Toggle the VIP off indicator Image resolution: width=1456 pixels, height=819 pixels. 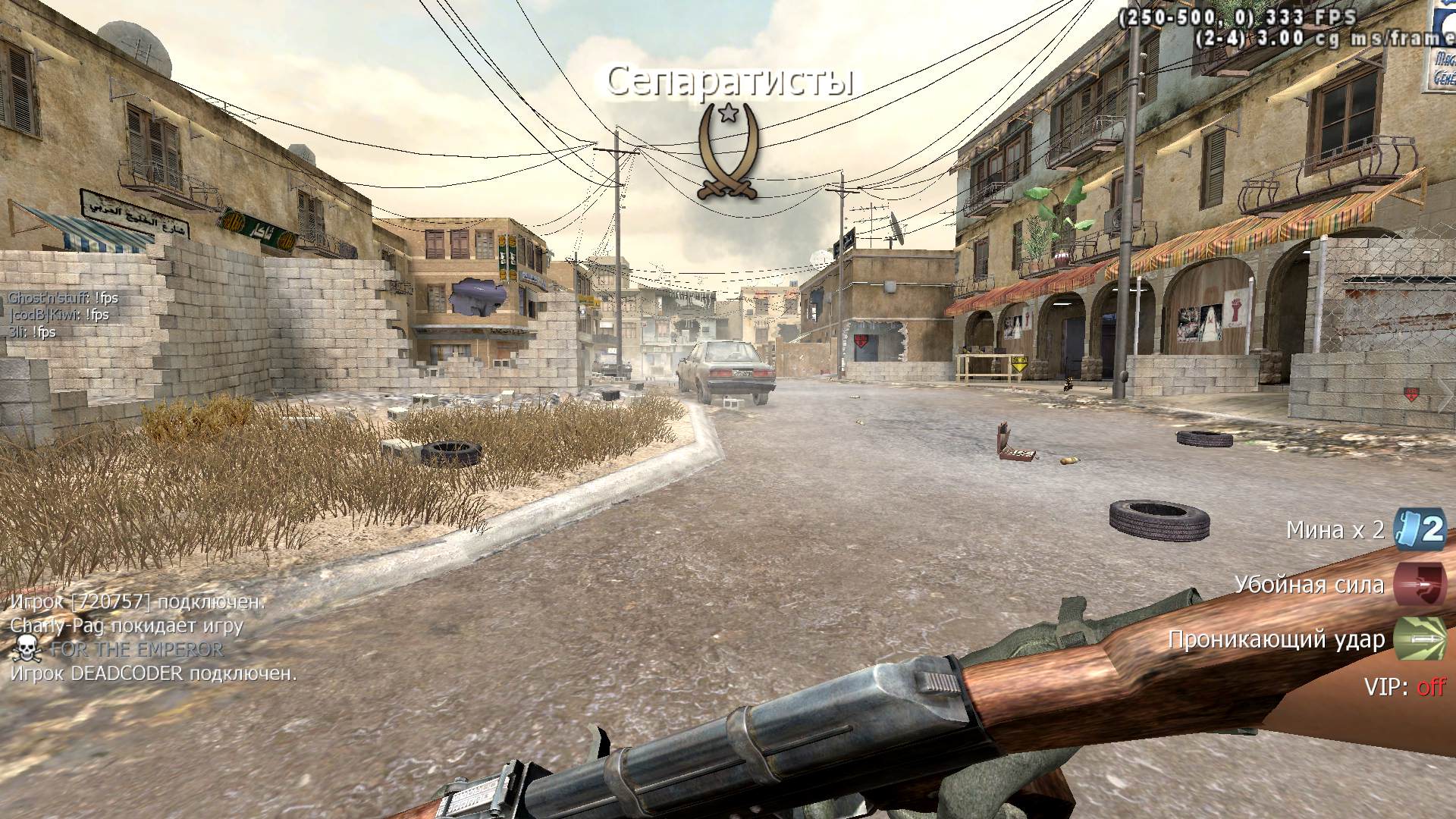(1431, 687)
